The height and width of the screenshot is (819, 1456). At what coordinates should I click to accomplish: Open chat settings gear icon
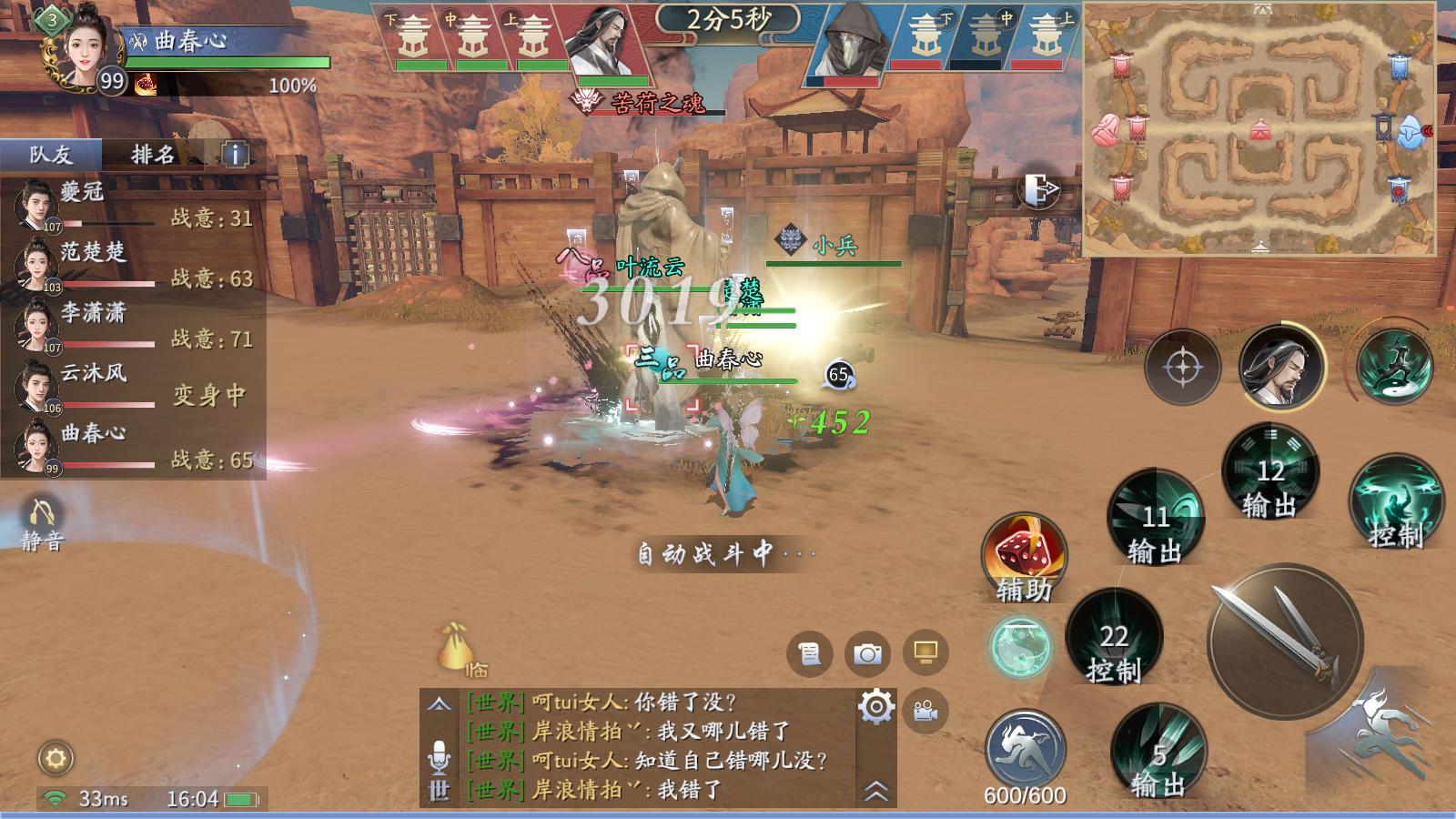pos(876,707)
